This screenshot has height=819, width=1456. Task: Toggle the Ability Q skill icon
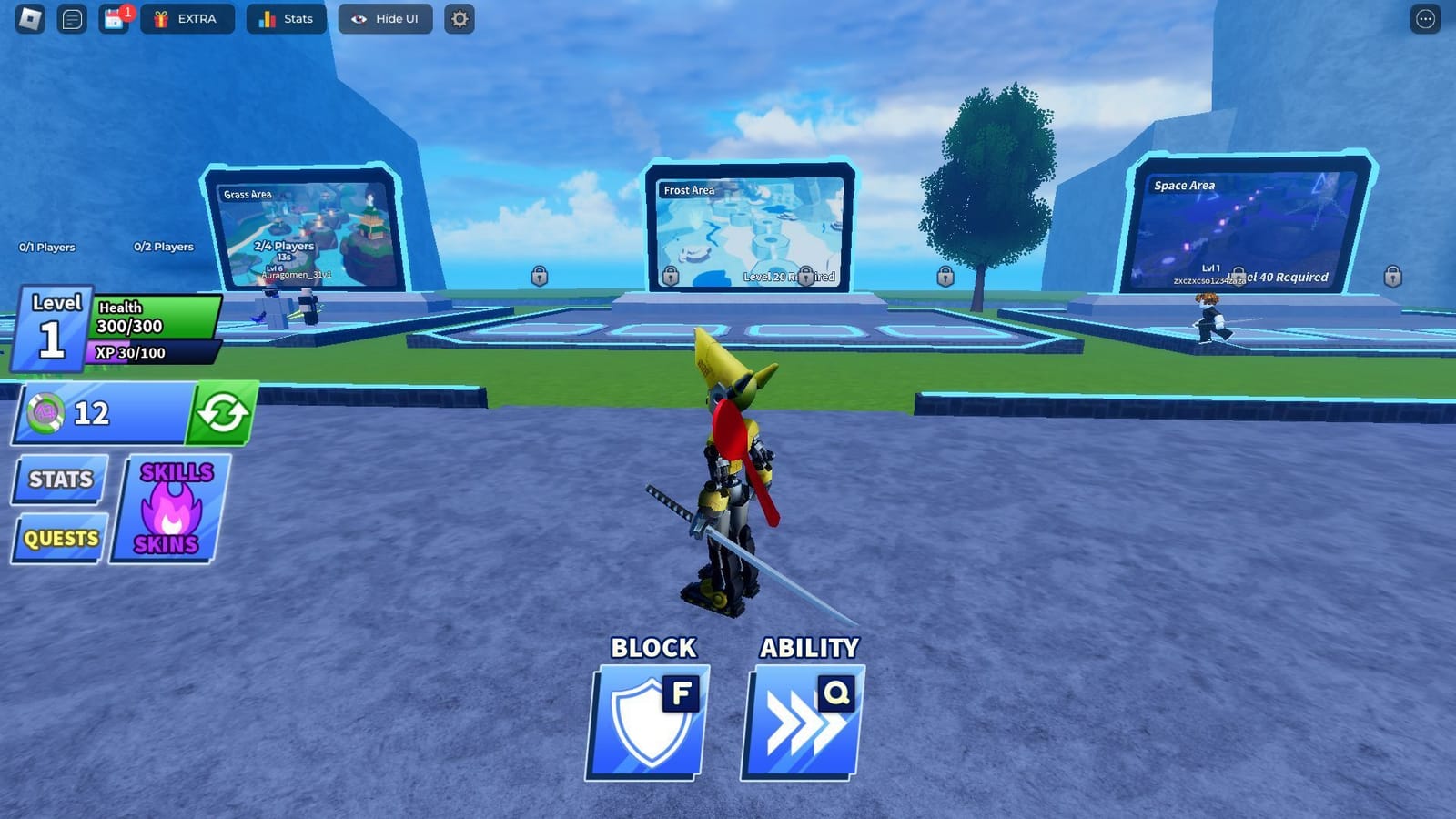click(804, 722)
